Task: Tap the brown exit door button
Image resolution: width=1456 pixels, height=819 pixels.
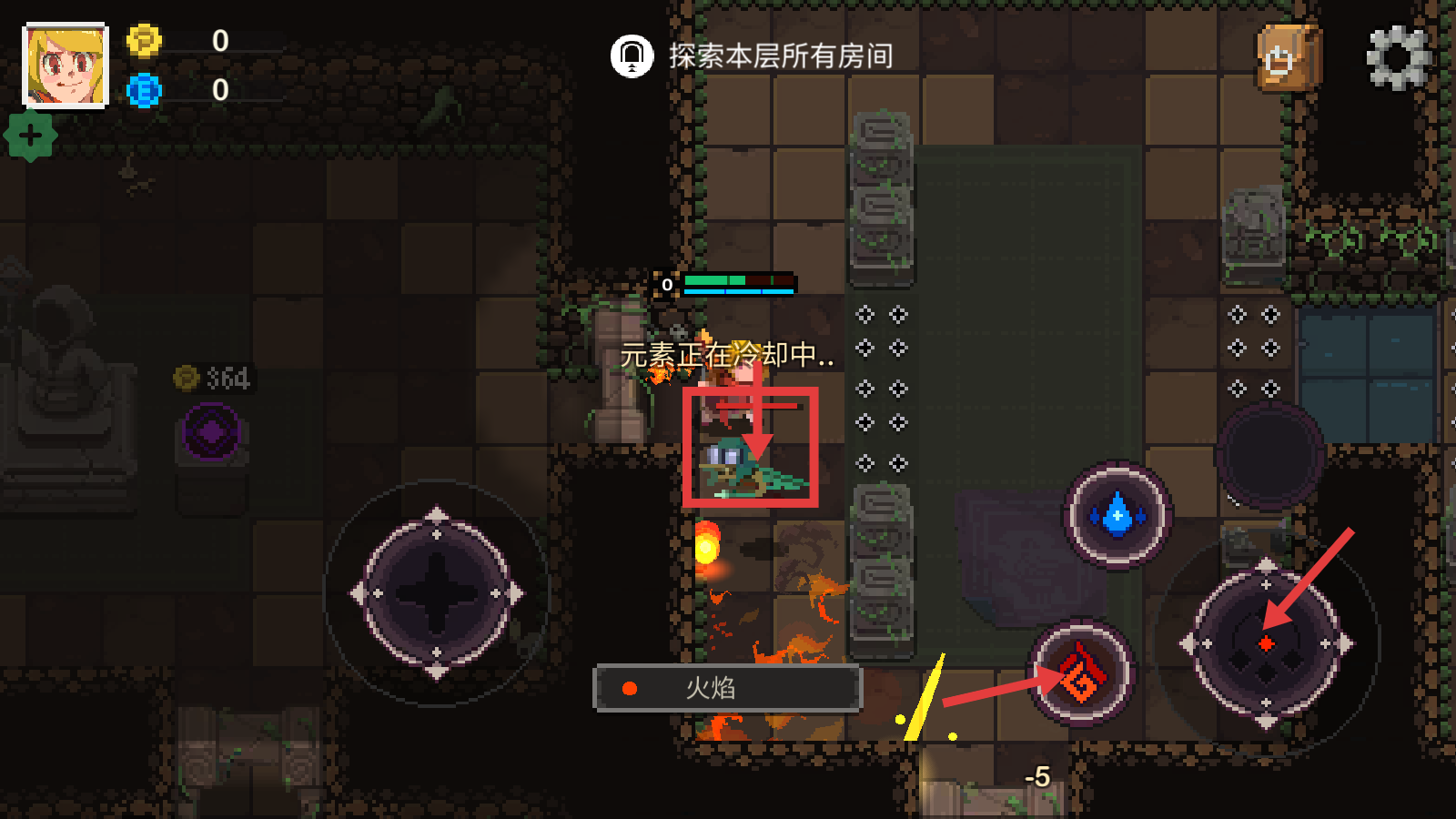Action: click(x=1288, y=58)
